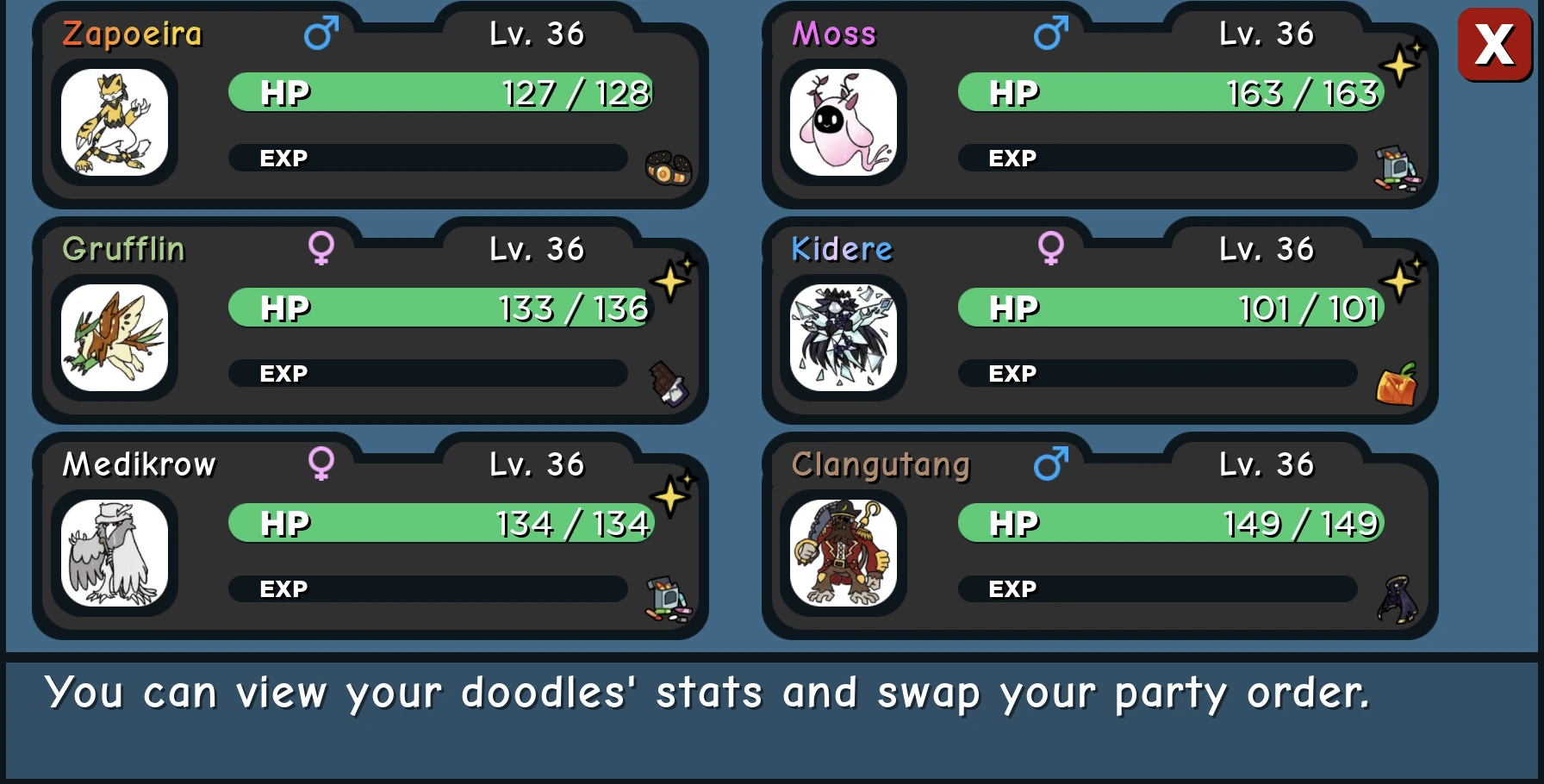Select the crayon box item on Moss
The height and width of the screenshot is (784, 1544).
pyautogui.click(x=1398, y=165)
